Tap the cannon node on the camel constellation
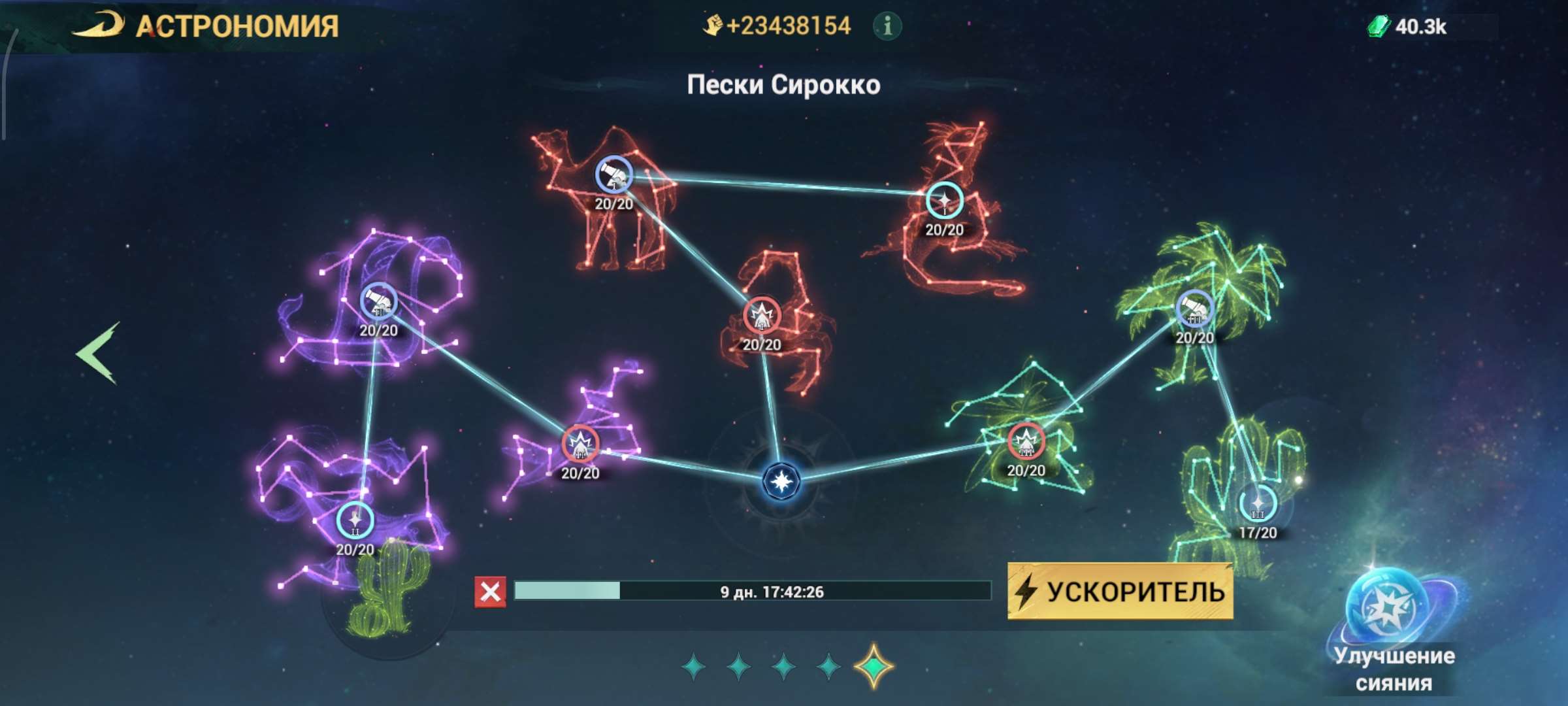Image resolution: width=1568 pixels, height=706 pixels. tap(613, 175)
